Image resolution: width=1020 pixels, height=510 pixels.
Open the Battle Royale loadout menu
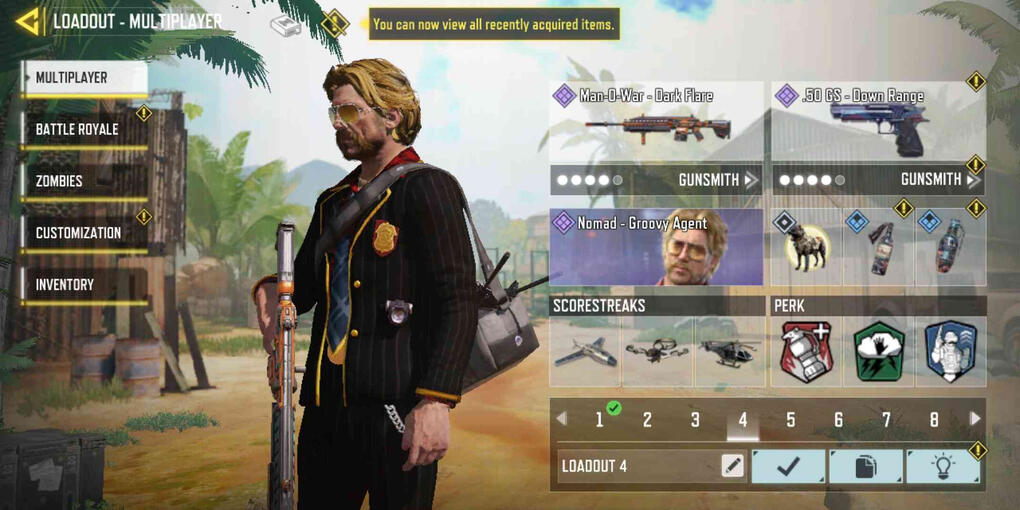pyautogui.click(x=86, y=130)
